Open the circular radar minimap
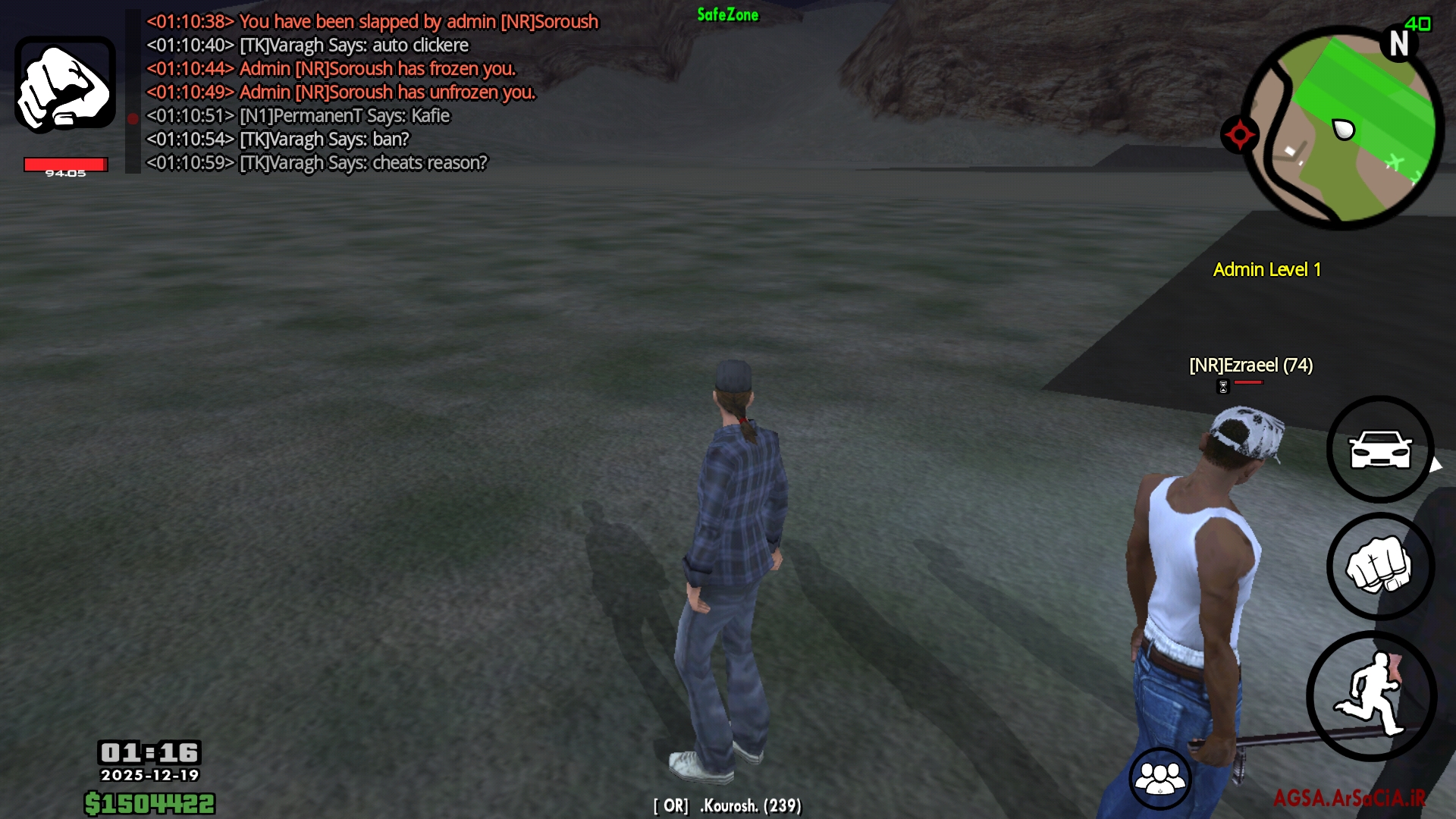 tap(1344, 127)
